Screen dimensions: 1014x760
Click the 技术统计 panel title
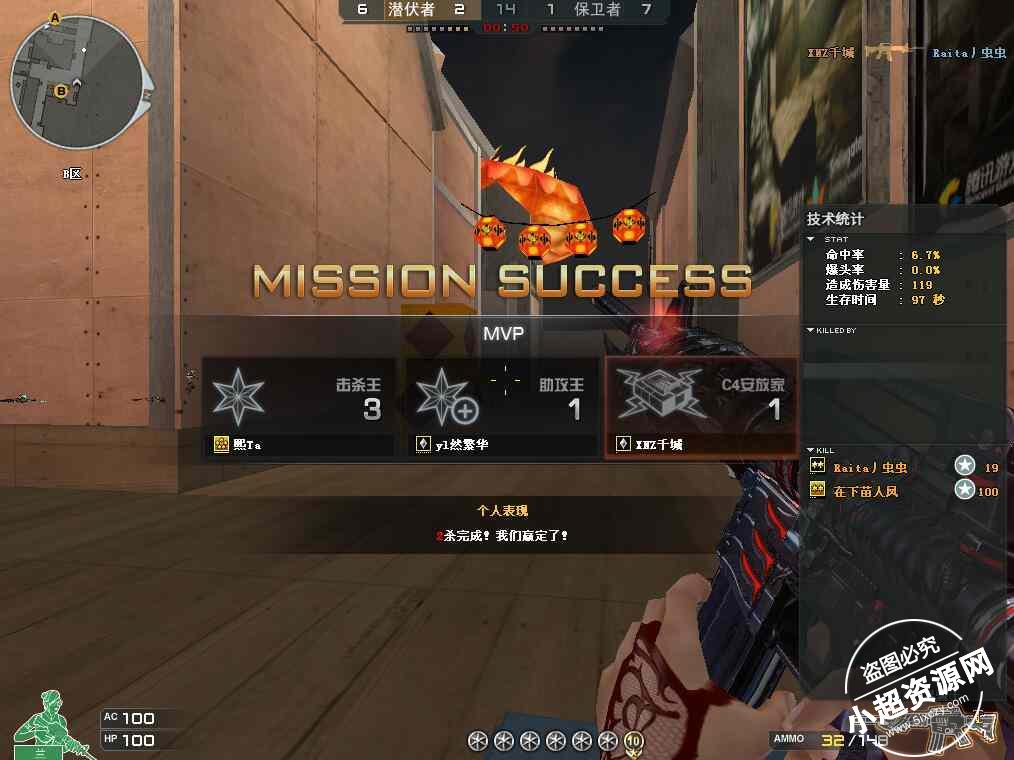coord(835,219)
